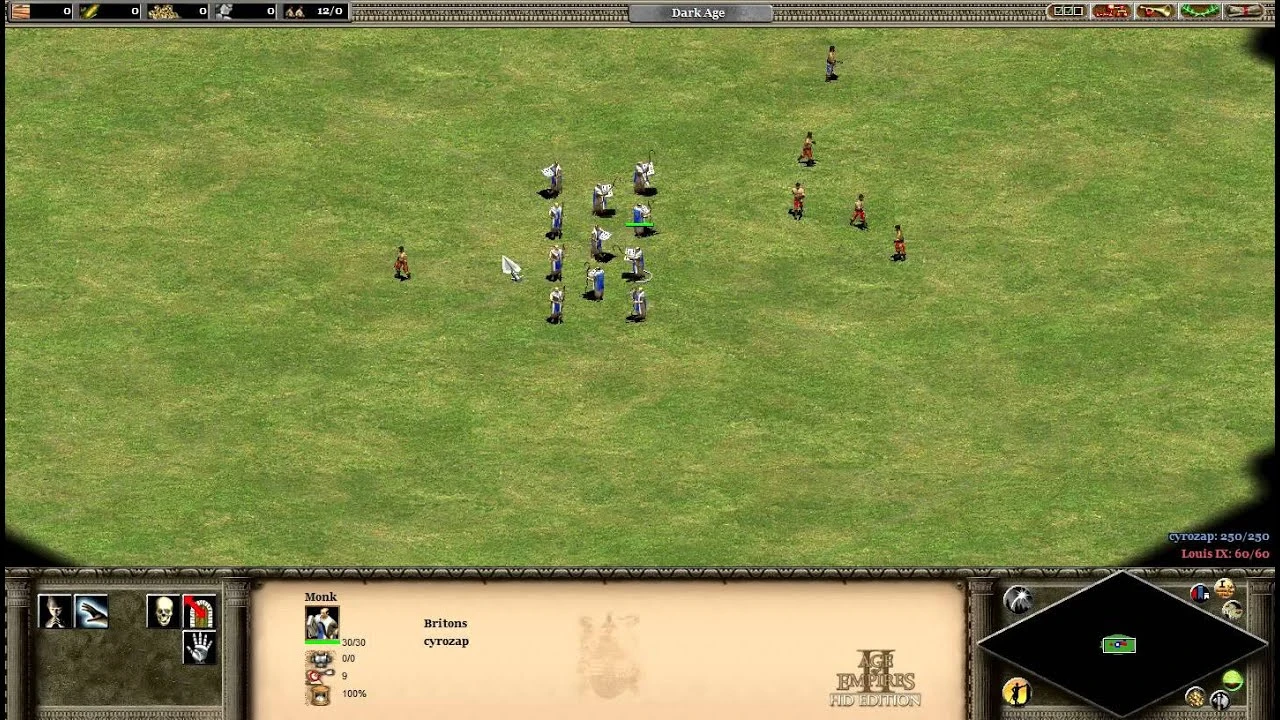
Task: Toggle economic view mode on the minimap
Action: point(1196,697)
